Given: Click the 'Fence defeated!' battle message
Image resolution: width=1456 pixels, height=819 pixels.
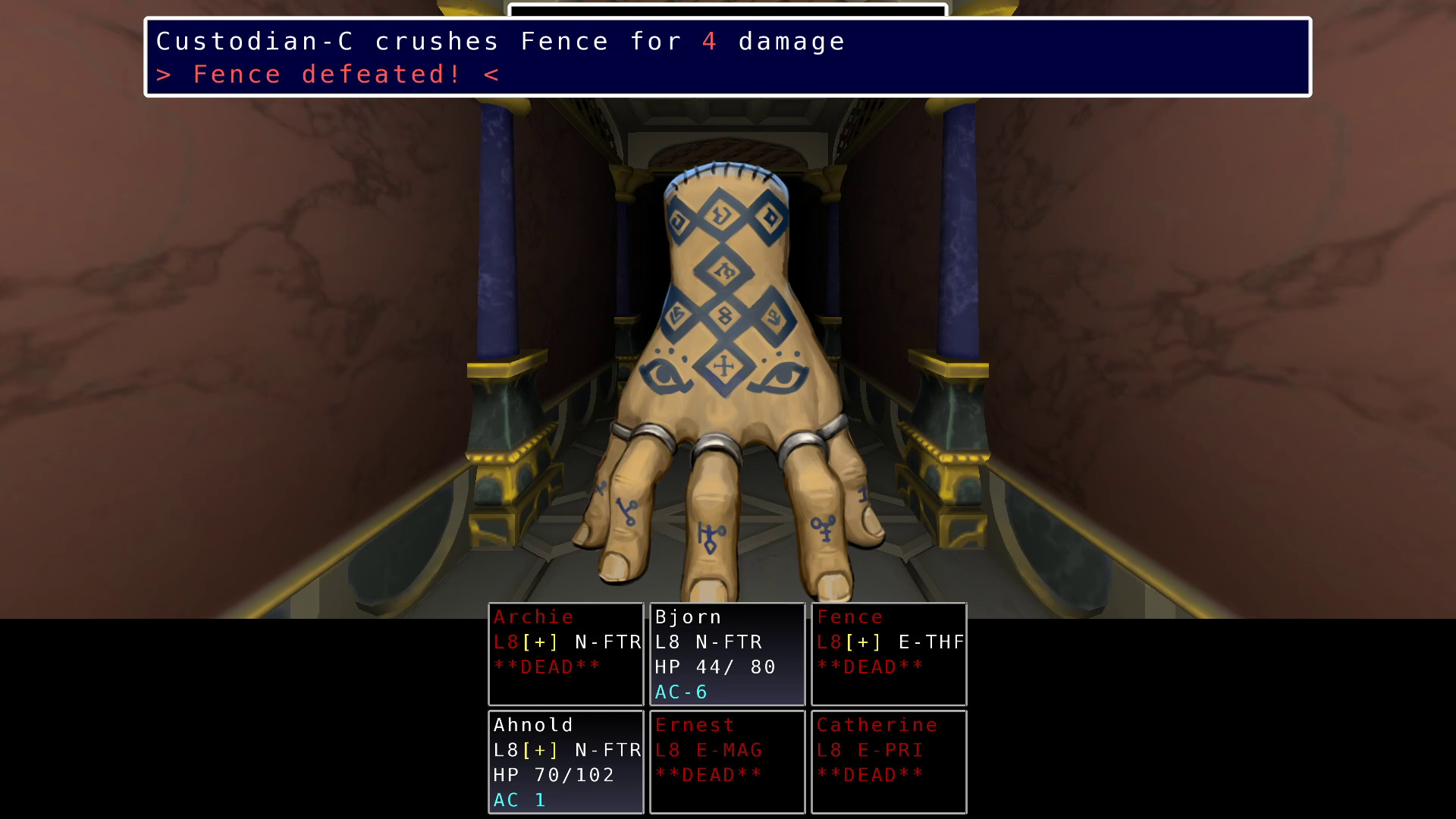Looking at the screenshot, I should 326,74.
